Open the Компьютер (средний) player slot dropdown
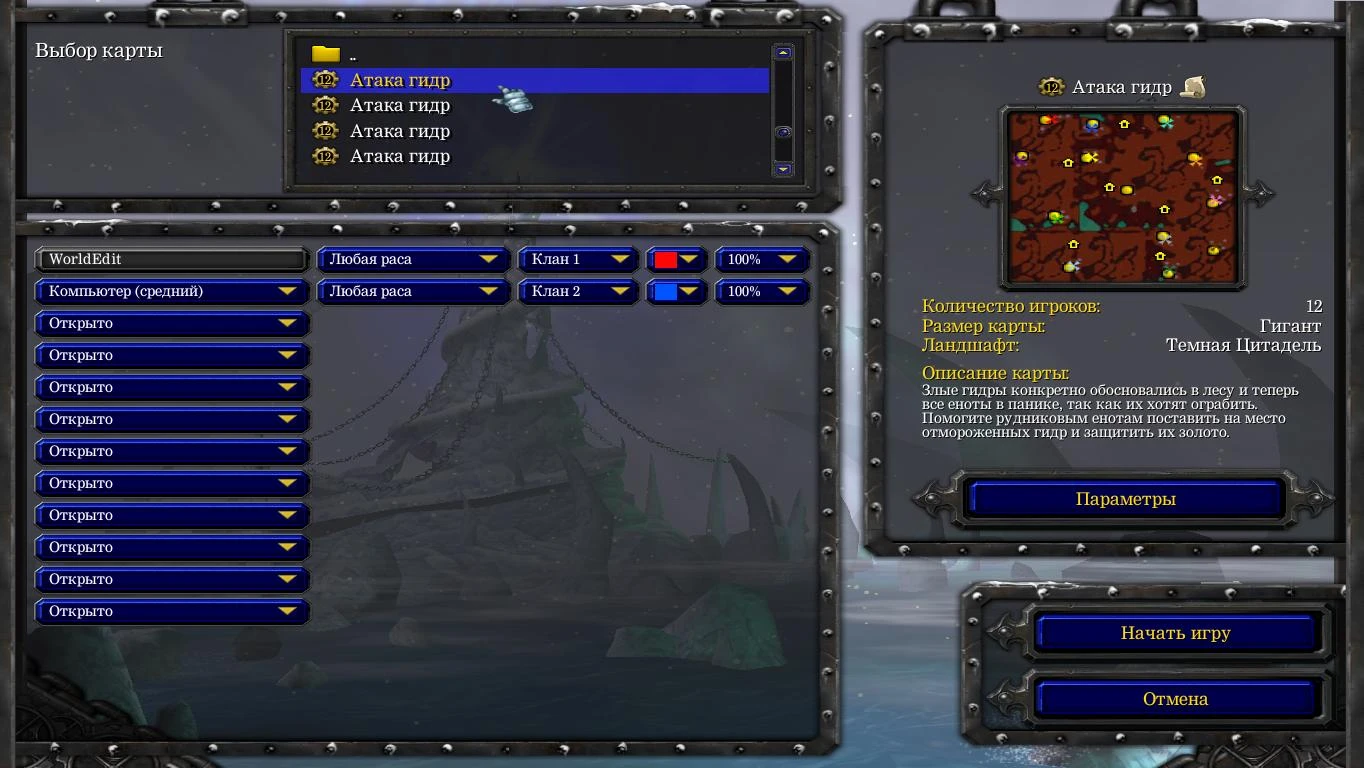Viewport: 1364px width, 768px height. pyautogui.click(x=170, y=291)
